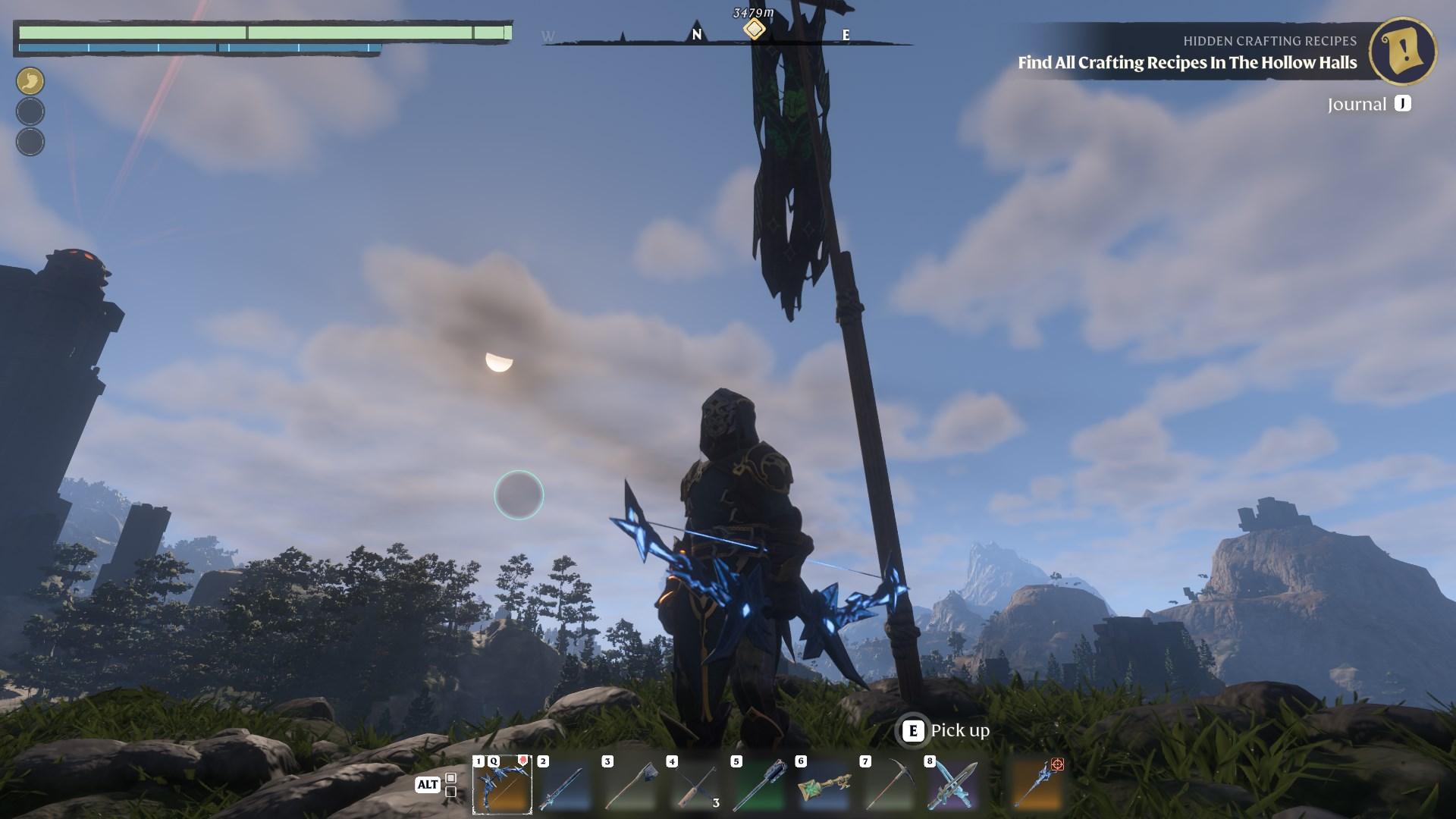Select the blue bow in hotbar slot 1
The height and width of the screenshot is (819, 1456).
[502, 786]
